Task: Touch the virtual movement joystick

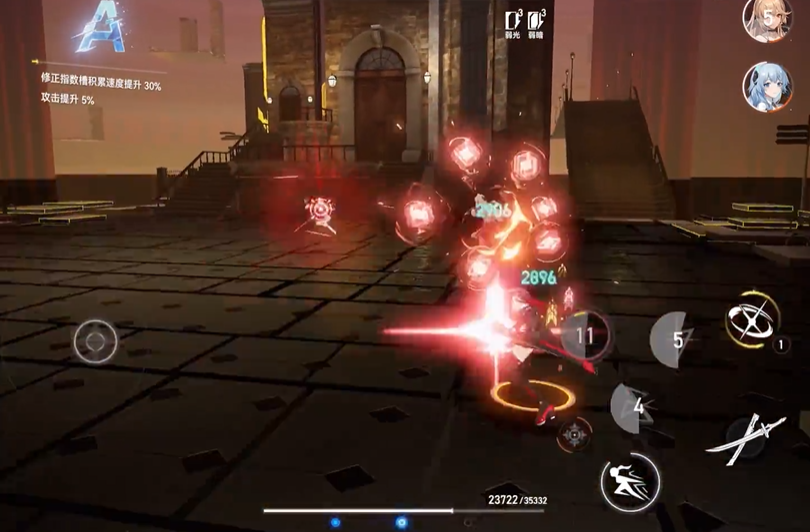Action: pos(95,341)
